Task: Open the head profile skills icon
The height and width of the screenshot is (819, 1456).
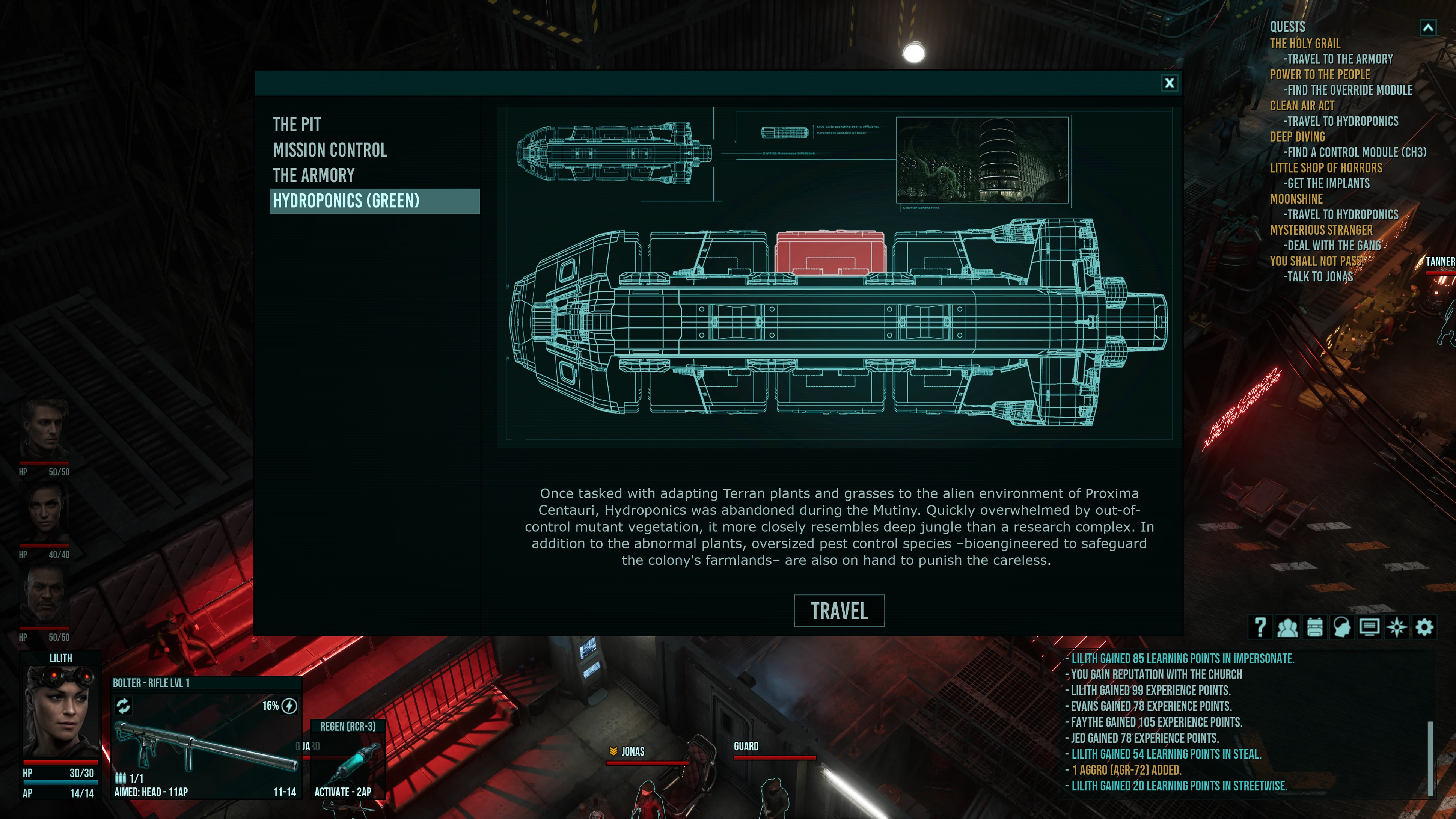Action: point(1342,627)
